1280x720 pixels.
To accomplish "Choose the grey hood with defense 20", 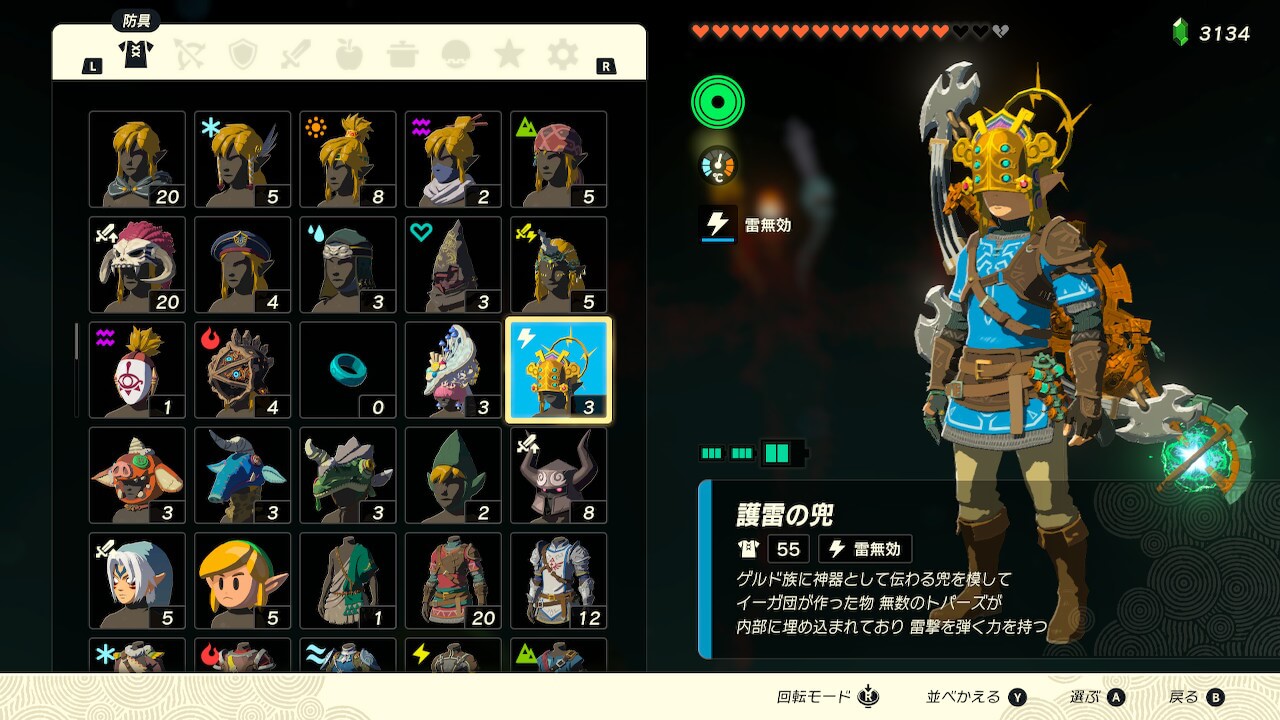I will [137, 159].
